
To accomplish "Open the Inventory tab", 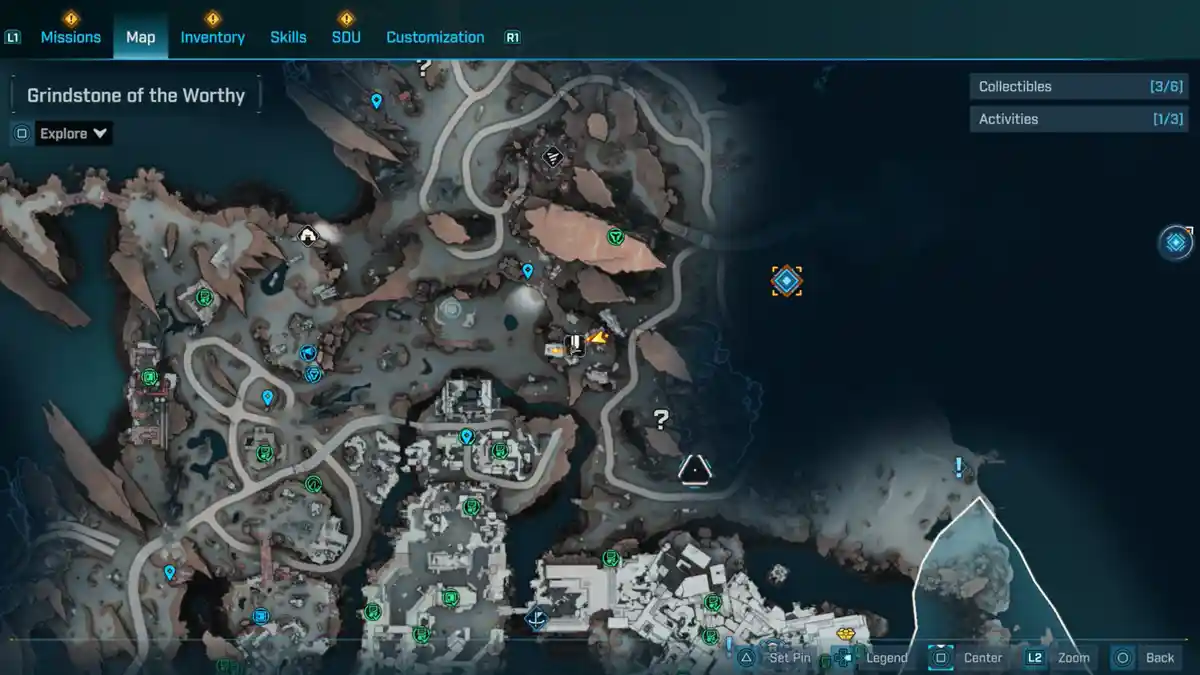I will [212, 37].
